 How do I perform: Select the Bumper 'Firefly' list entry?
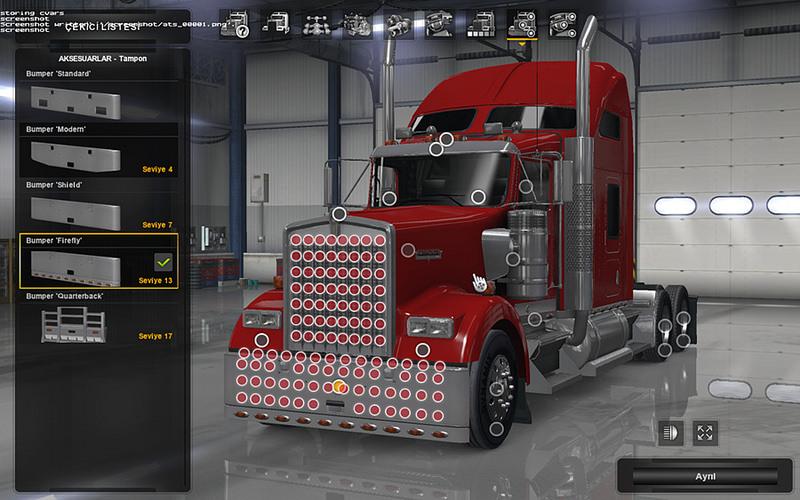click(98, 264)
